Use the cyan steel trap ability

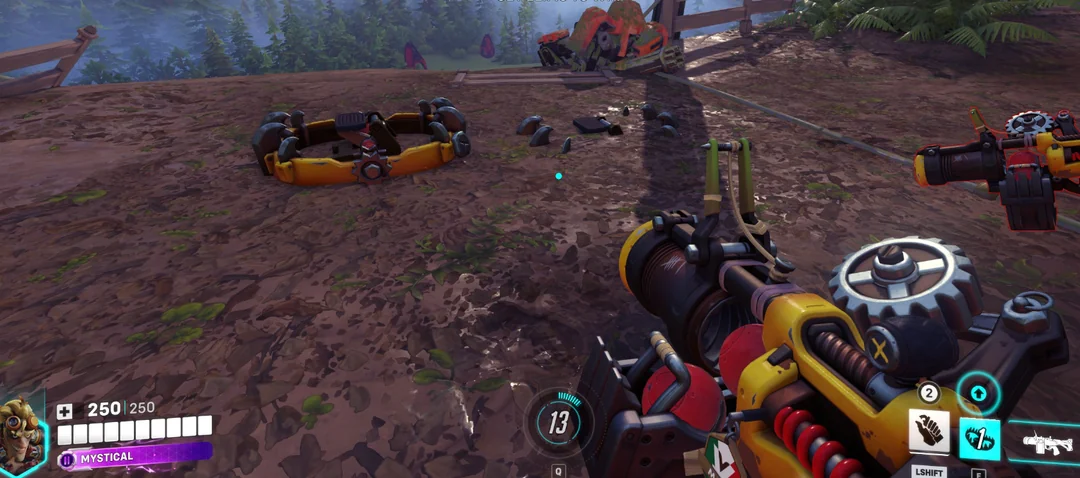click(979, 438)
